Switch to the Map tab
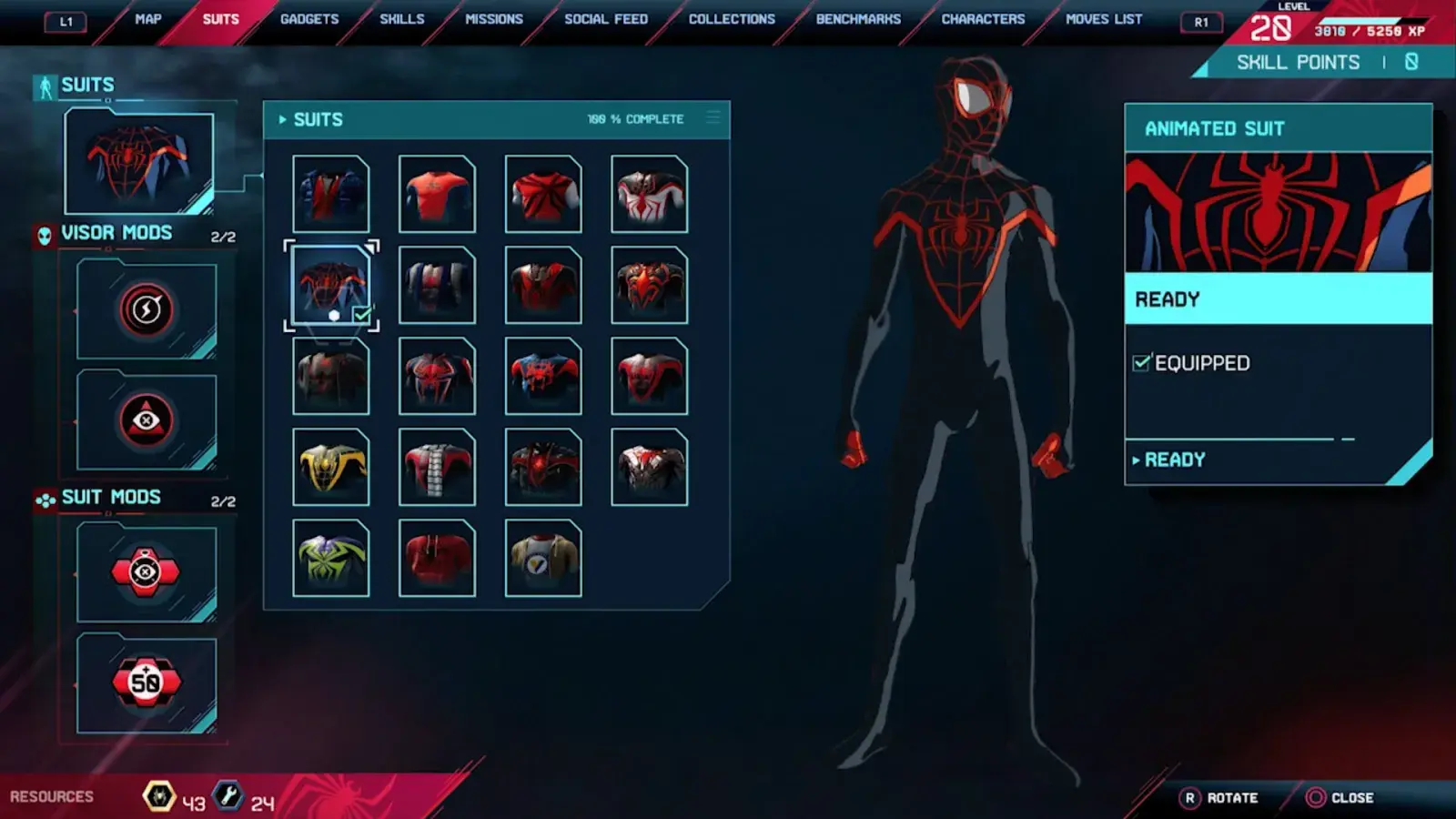 [x=147, y=19]
